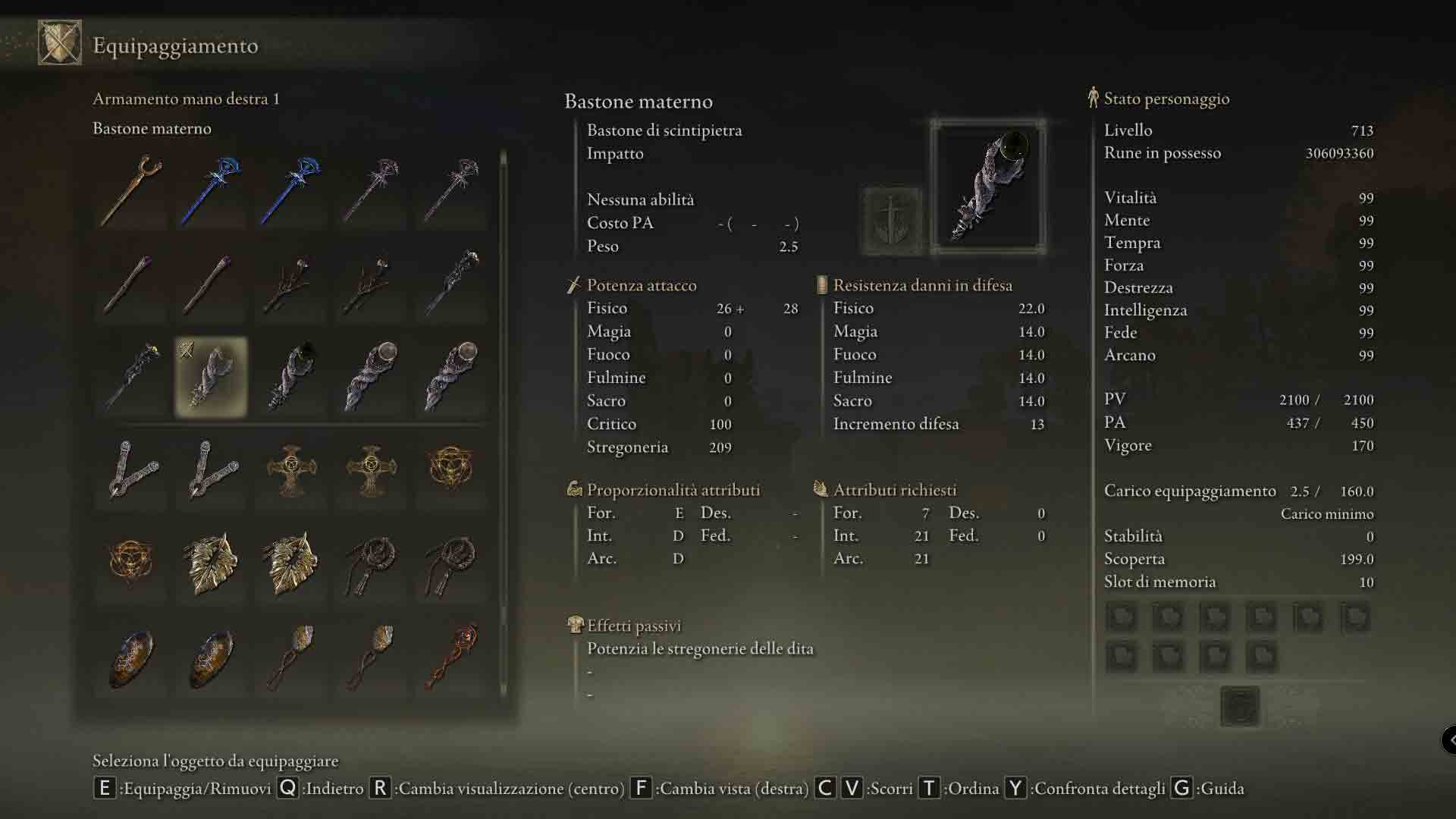Choose the red twisted staff slot
The image size is (1456, 819).
451,657
